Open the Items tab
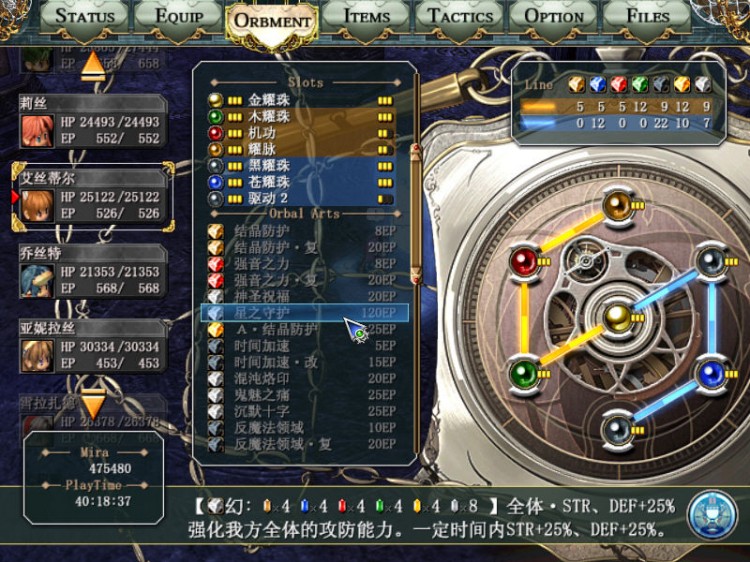750x562 pixels. (x=366, y=16)
